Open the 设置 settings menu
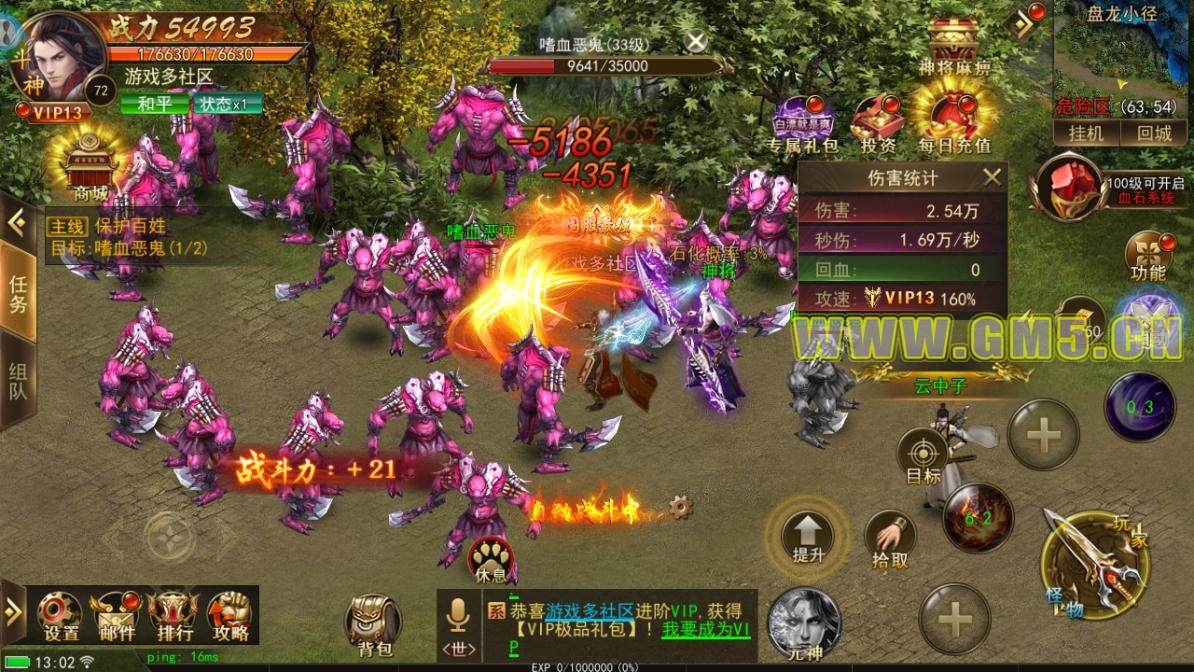 tap(61, 613)
